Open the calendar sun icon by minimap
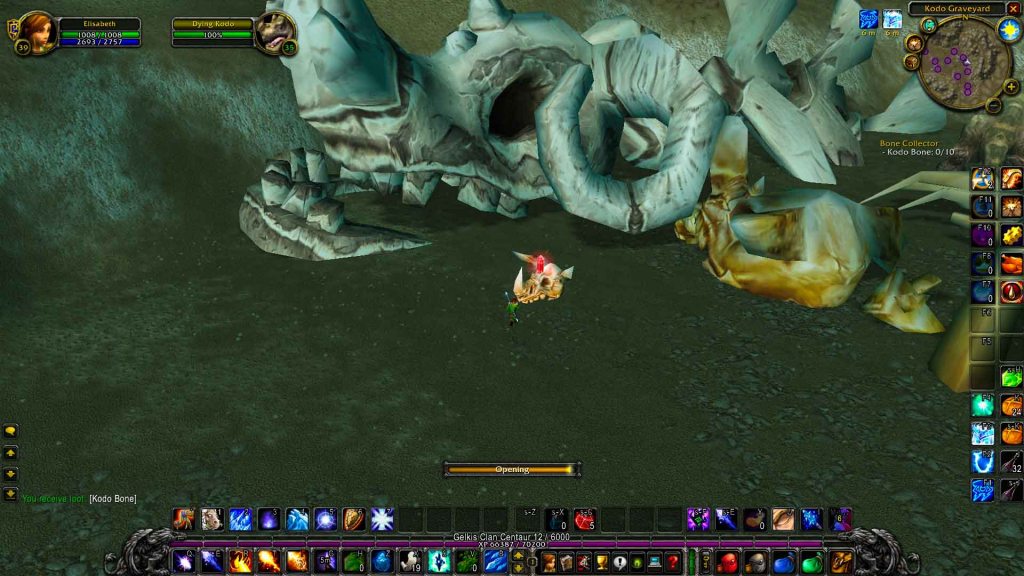This screenshot has height=576, width=1024. (x=1008, y=27)
